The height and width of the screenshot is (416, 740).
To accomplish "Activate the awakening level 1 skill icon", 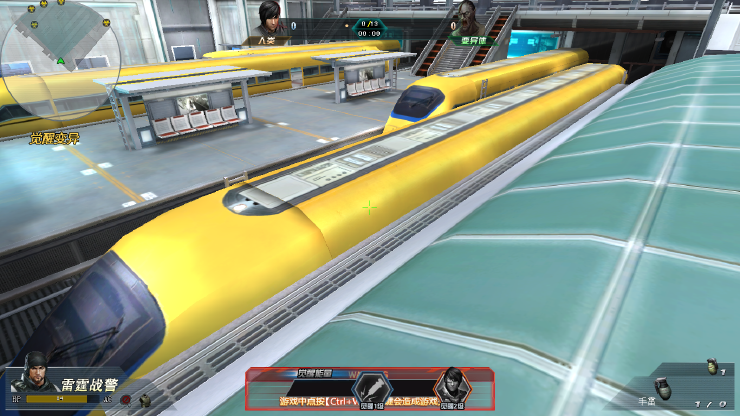I will 372,388.
